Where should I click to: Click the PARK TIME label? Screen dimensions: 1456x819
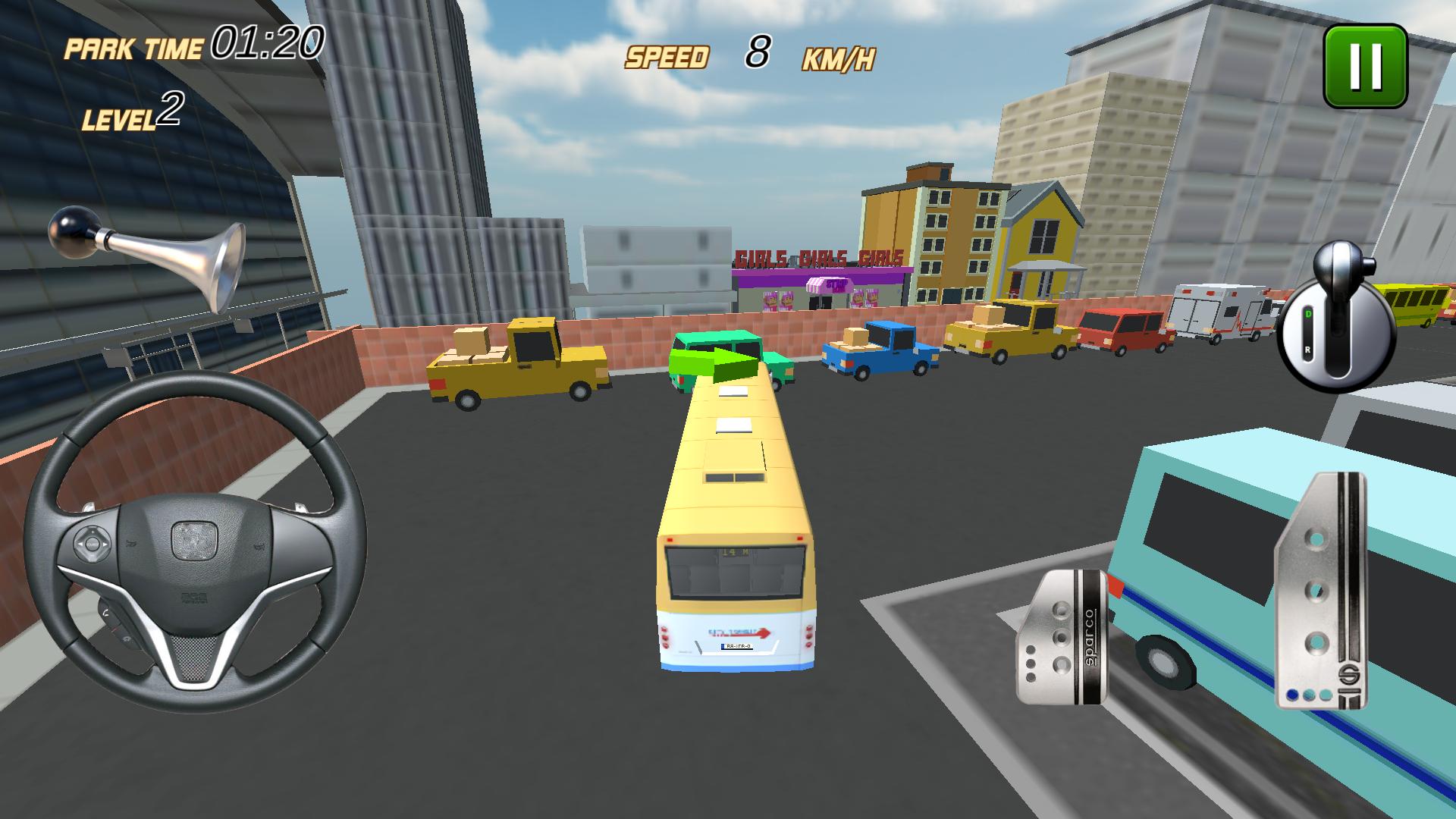pos(133,47)
